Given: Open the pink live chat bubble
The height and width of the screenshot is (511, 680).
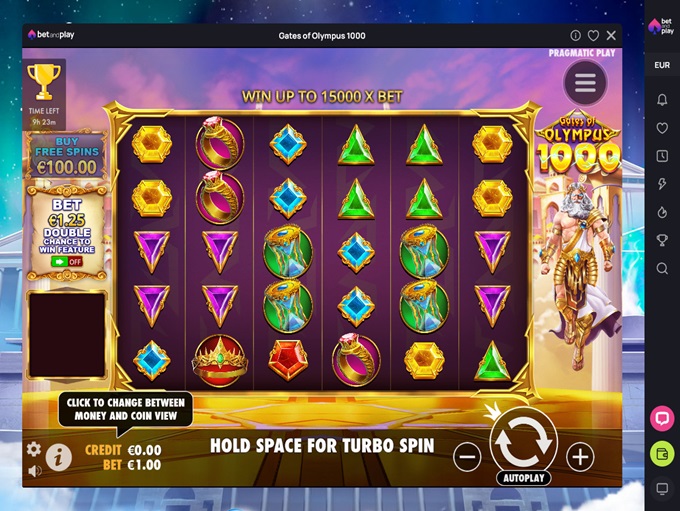Looking at the screenshot, I should click(x=662, y=417).
